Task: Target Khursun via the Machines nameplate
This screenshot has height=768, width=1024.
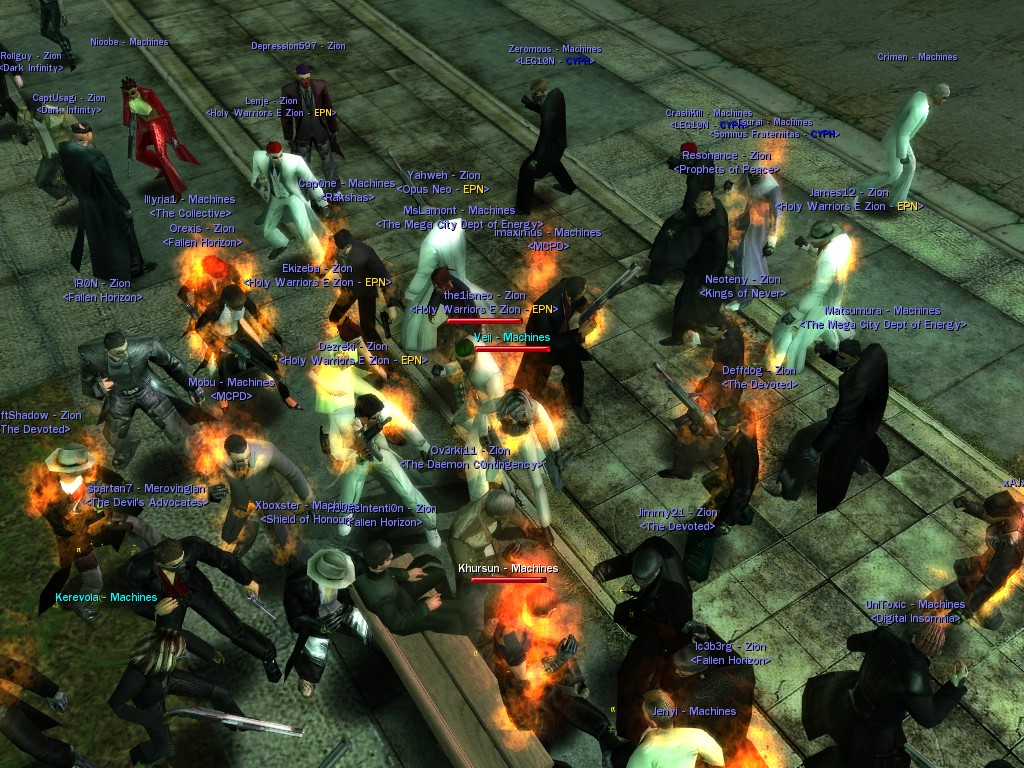Action: pyautogui.click(x=508, y=568)
